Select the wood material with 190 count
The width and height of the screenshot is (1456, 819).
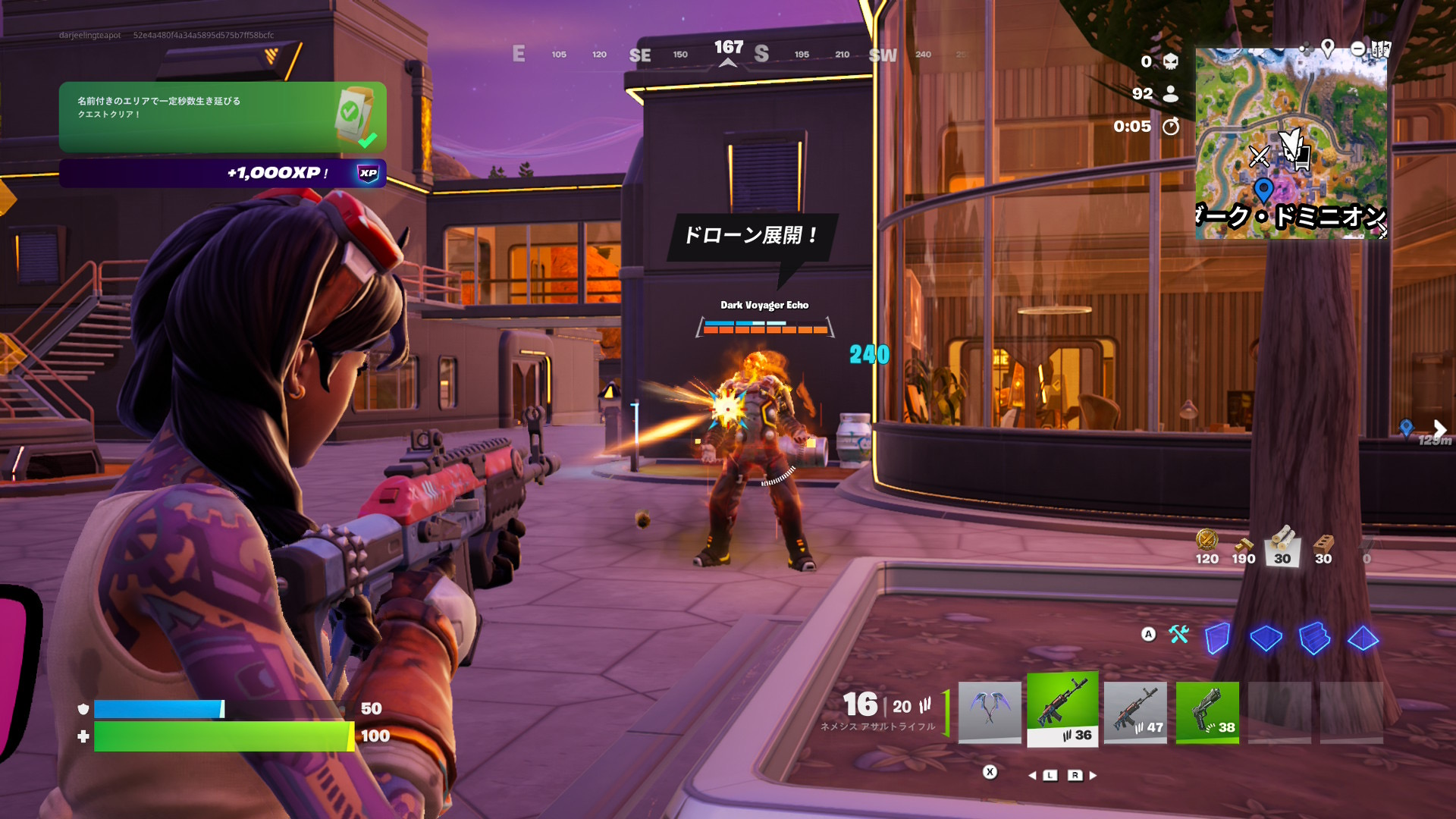(1244, 548)
